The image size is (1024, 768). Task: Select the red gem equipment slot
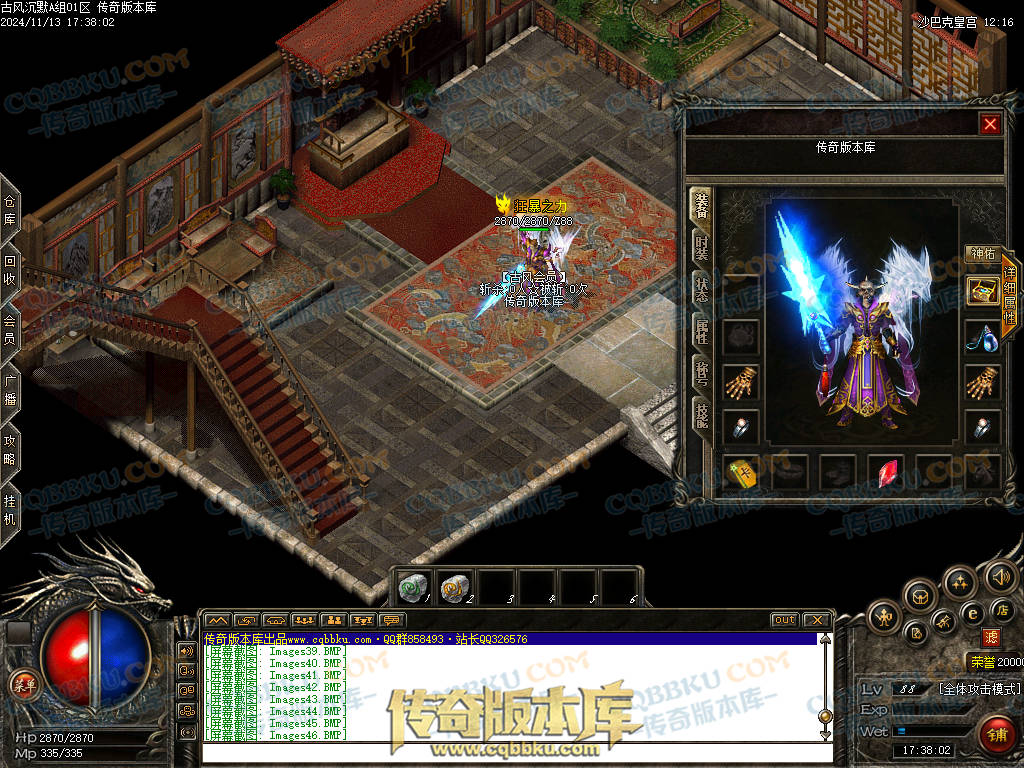click(887, 472)
